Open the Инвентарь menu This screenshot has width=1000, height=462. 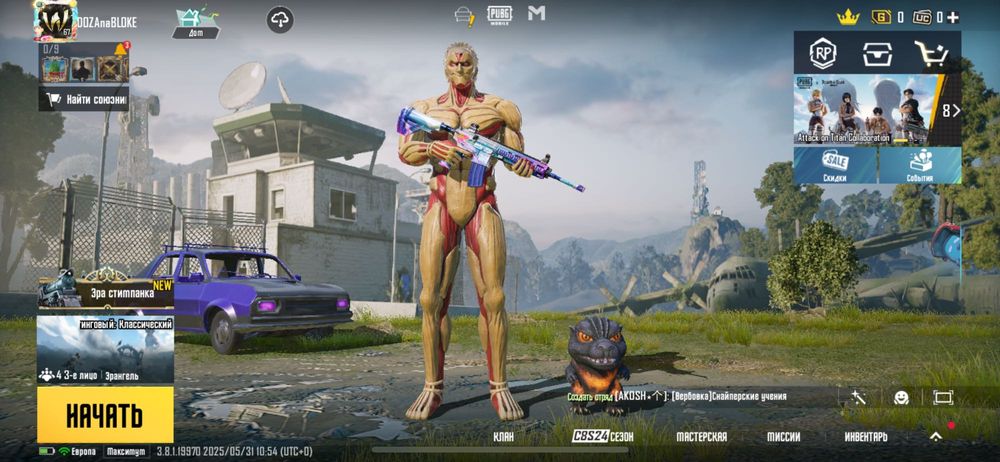tap(865, 437)
